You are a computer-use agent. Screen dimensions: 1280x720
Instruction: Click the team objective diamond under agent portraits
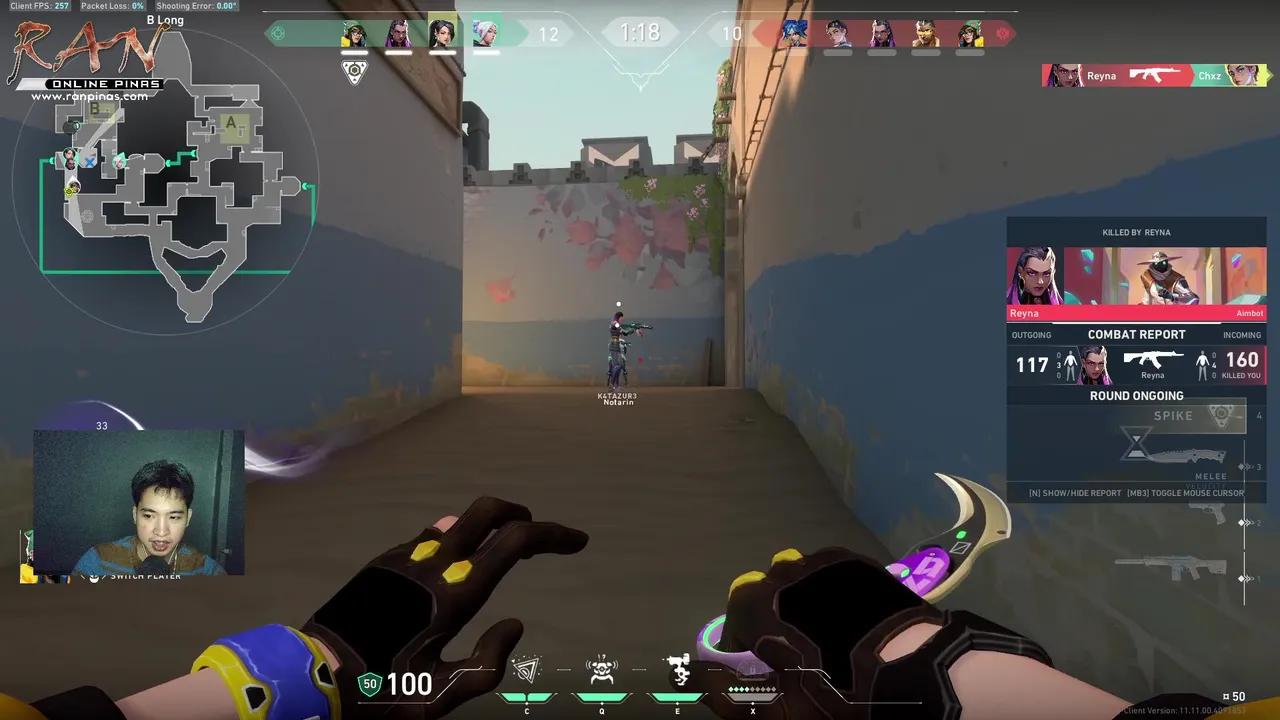point(354,71)
